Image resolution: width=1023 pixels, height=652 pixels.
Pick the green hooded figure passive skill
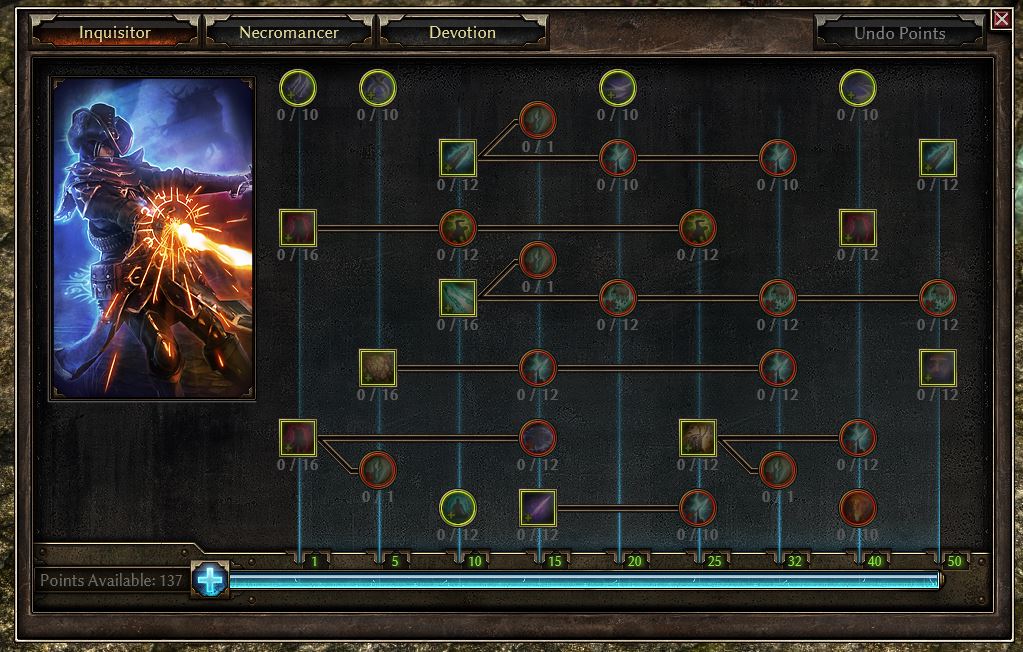[x=458, y=507]
